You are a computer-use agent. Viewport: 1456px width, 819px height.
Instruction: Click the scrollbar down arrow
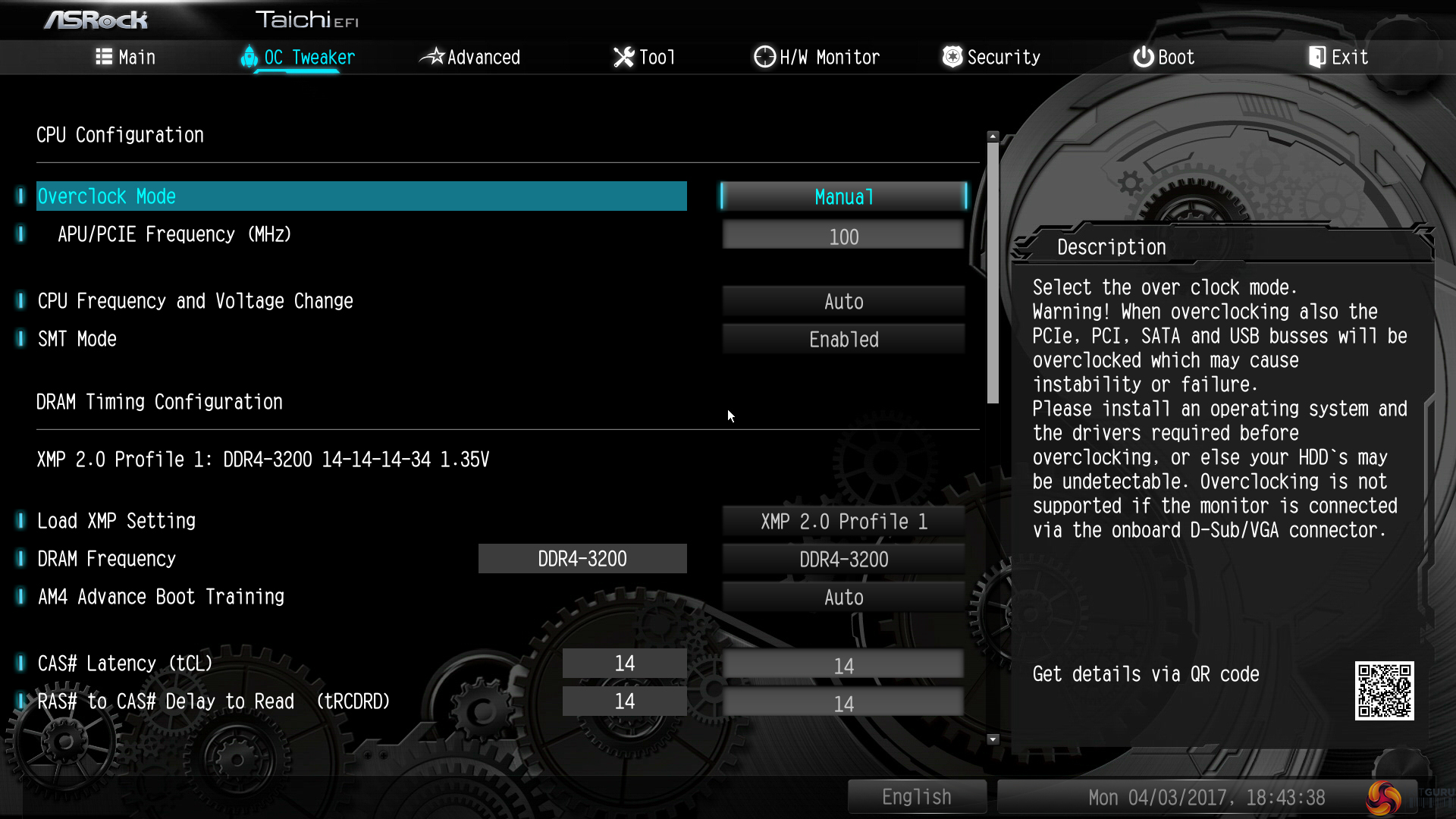pos(993,739)
